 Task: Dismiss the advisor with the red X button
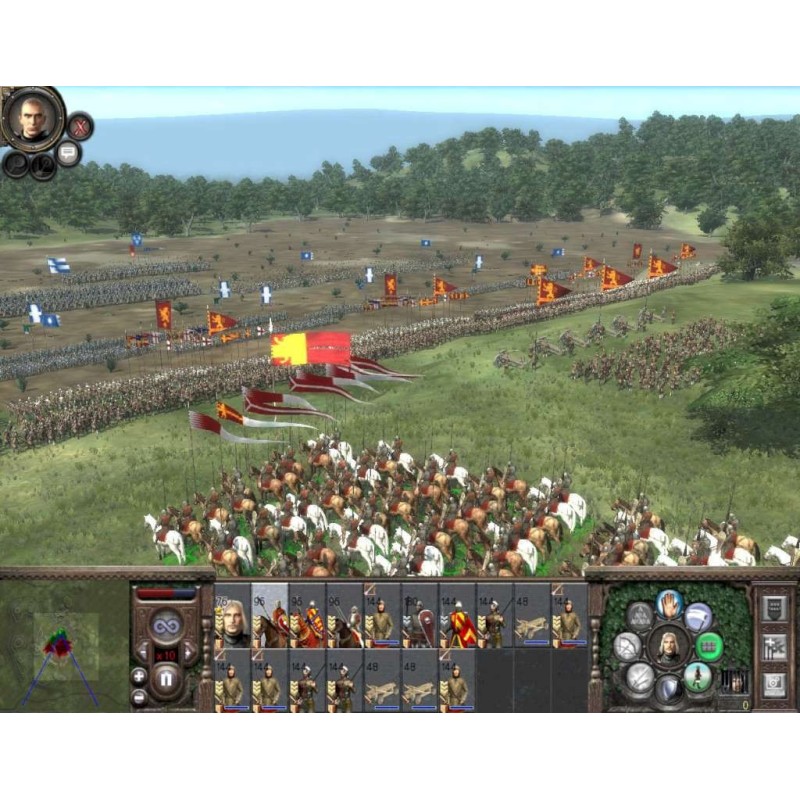[80, 126]
